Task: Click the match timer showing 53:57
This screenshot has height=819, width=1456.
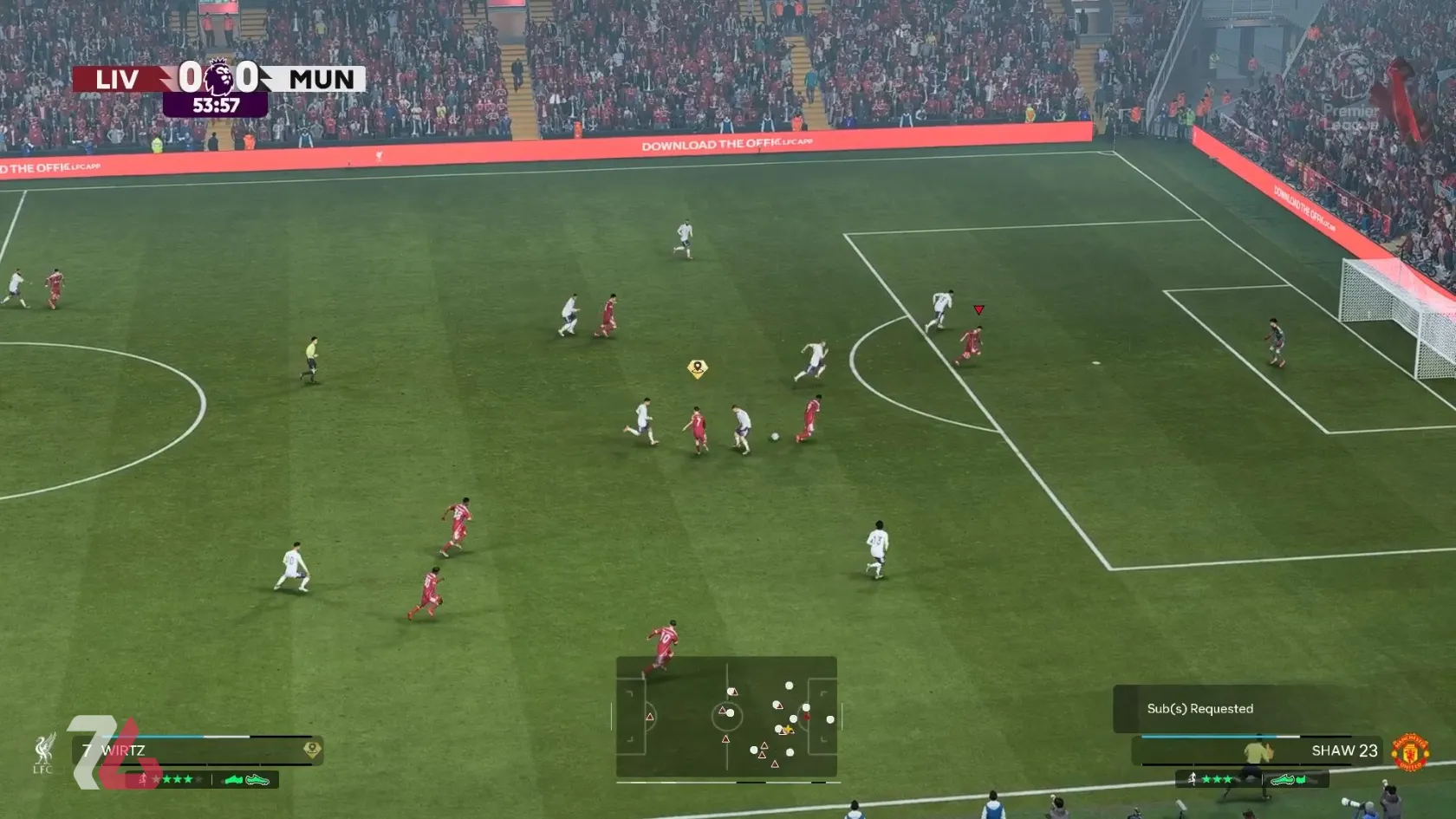Action: (217, 106)
